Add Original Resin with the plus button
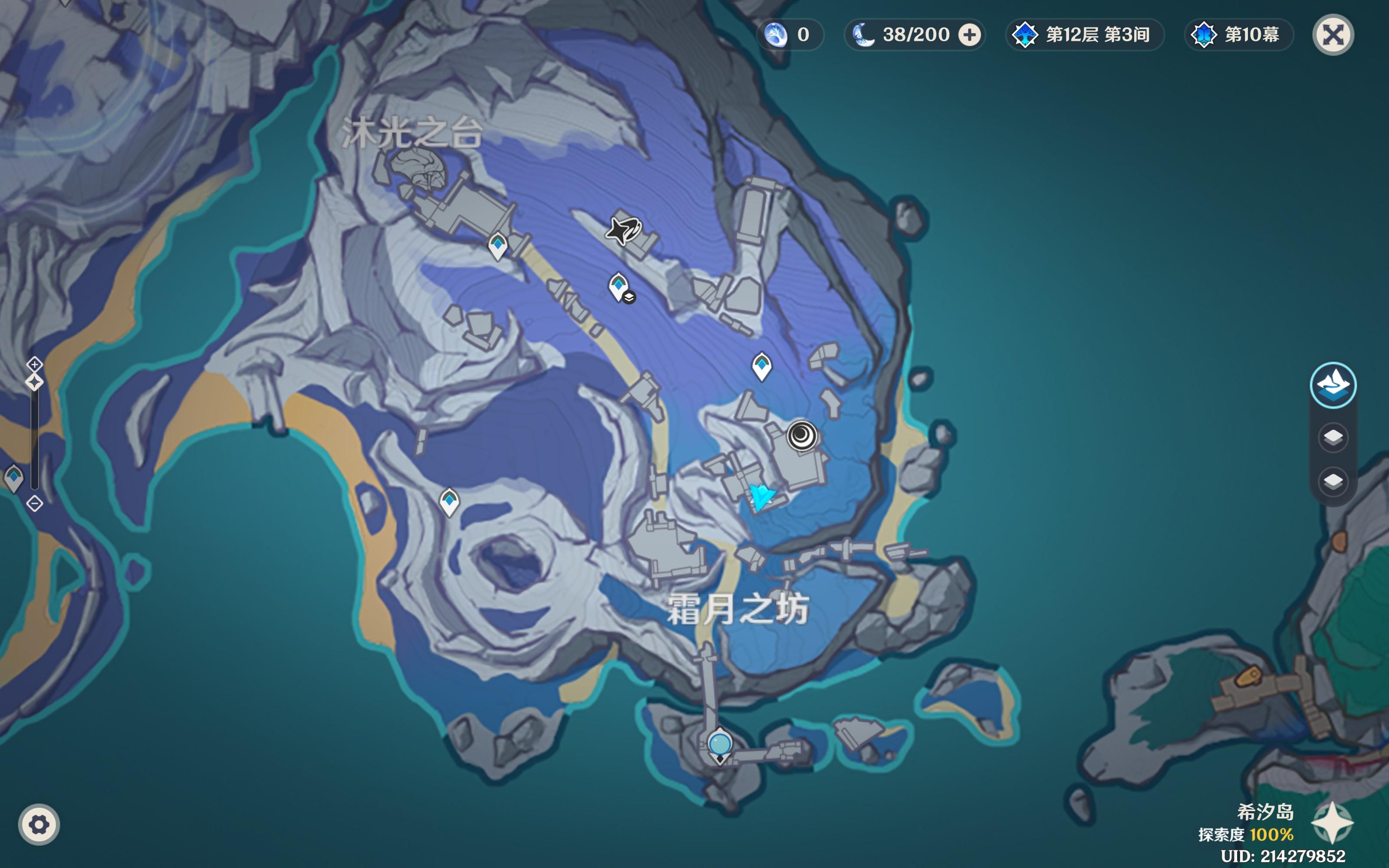 pyautogui.click(x=969, y=35)
